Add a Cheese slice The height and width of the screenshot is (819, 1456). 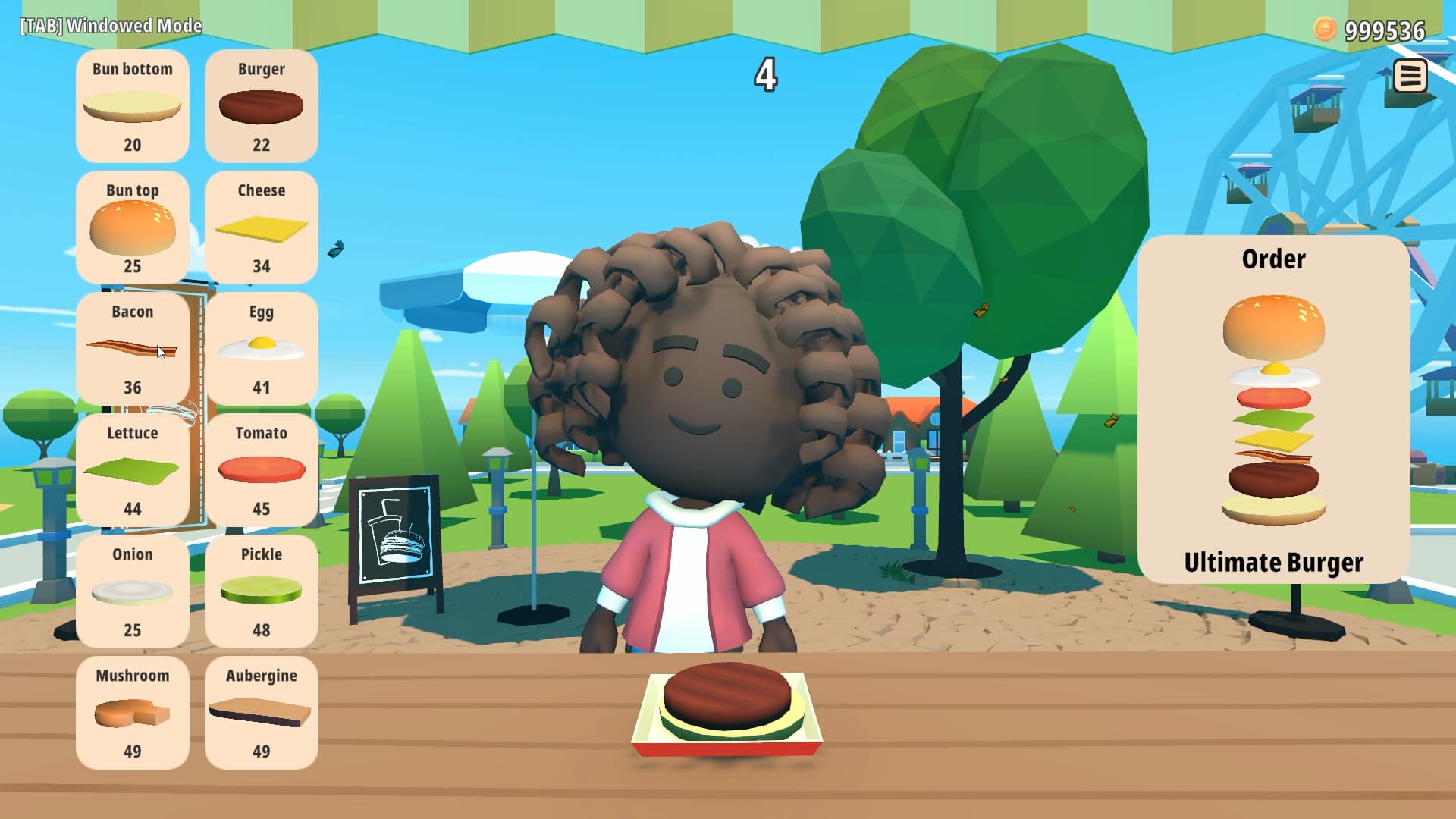coord(261,227)
